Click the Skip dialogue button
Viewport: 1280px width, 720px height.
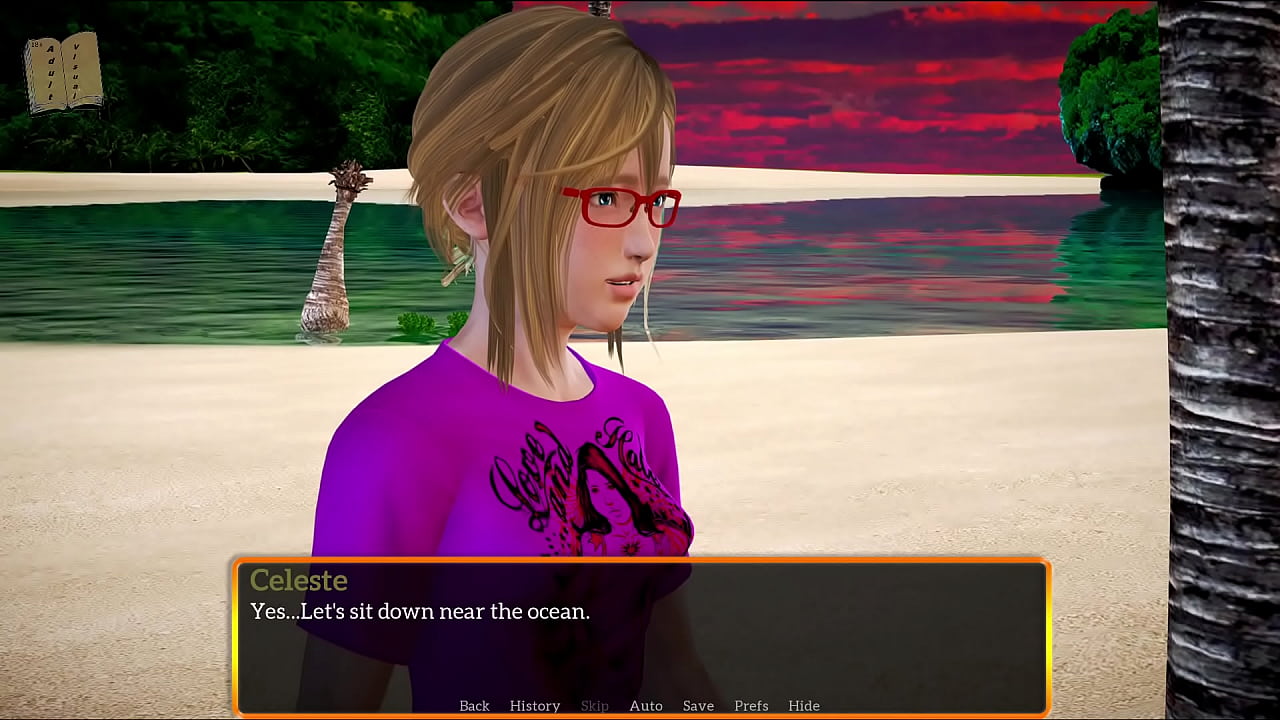point(594,706)
